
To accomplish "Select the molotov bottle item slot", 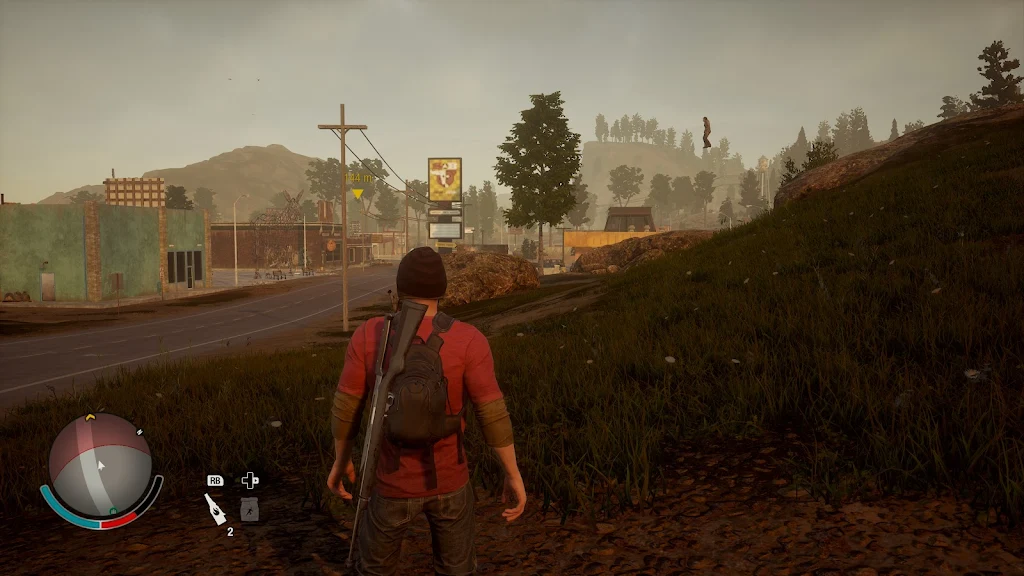I will point(215,507).
